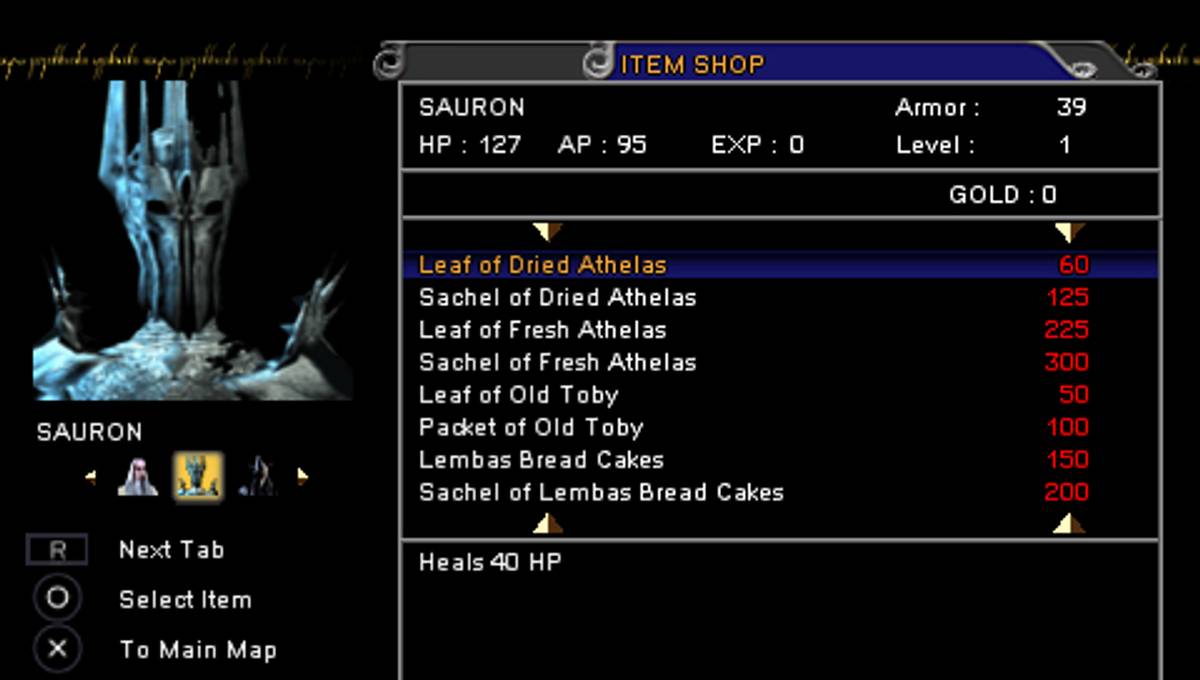Click the right character selector arrow
Image resolution: width=1200 pixels, height=680 pixels.
tap(302, 477)
